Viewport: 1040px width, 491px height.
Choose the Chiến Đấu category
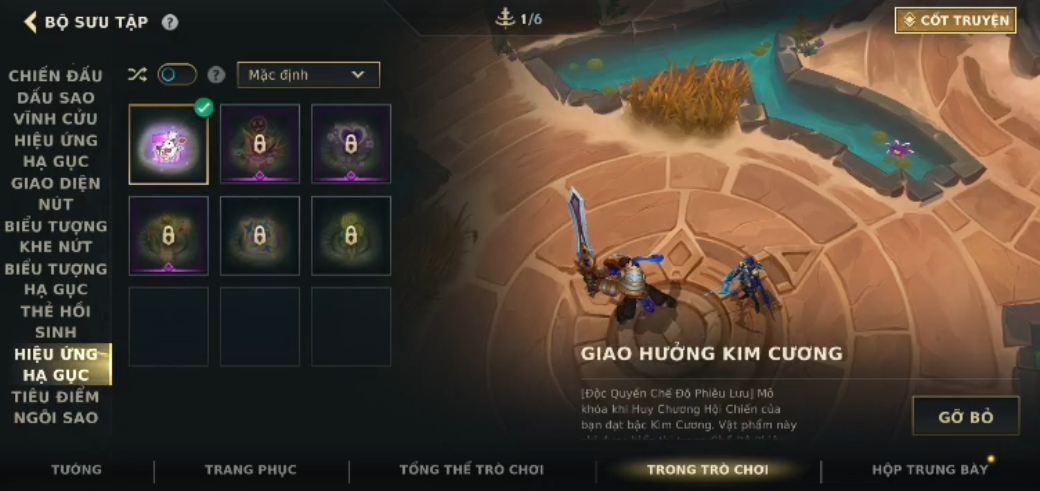point(56,76)
